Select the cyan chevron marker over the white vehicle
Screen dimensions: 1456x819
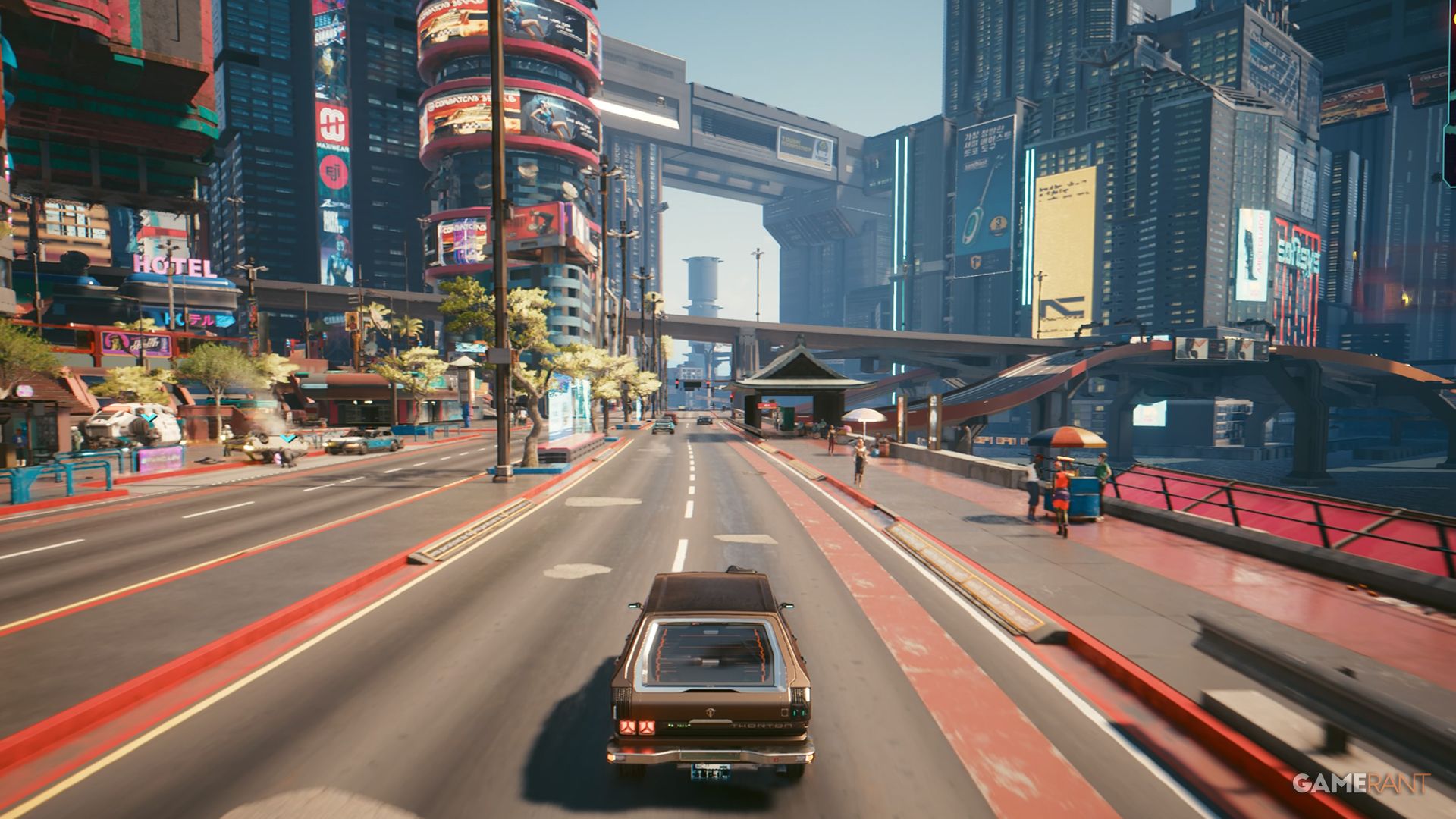(x=151, y=417)
